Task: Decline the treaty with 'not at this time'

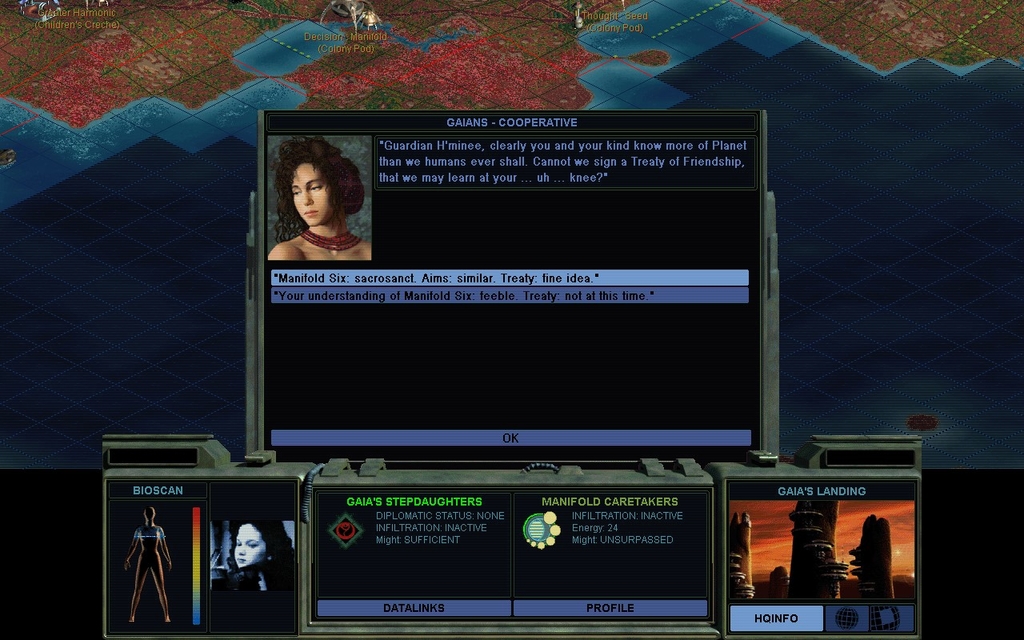Action: tap(509, 296)
